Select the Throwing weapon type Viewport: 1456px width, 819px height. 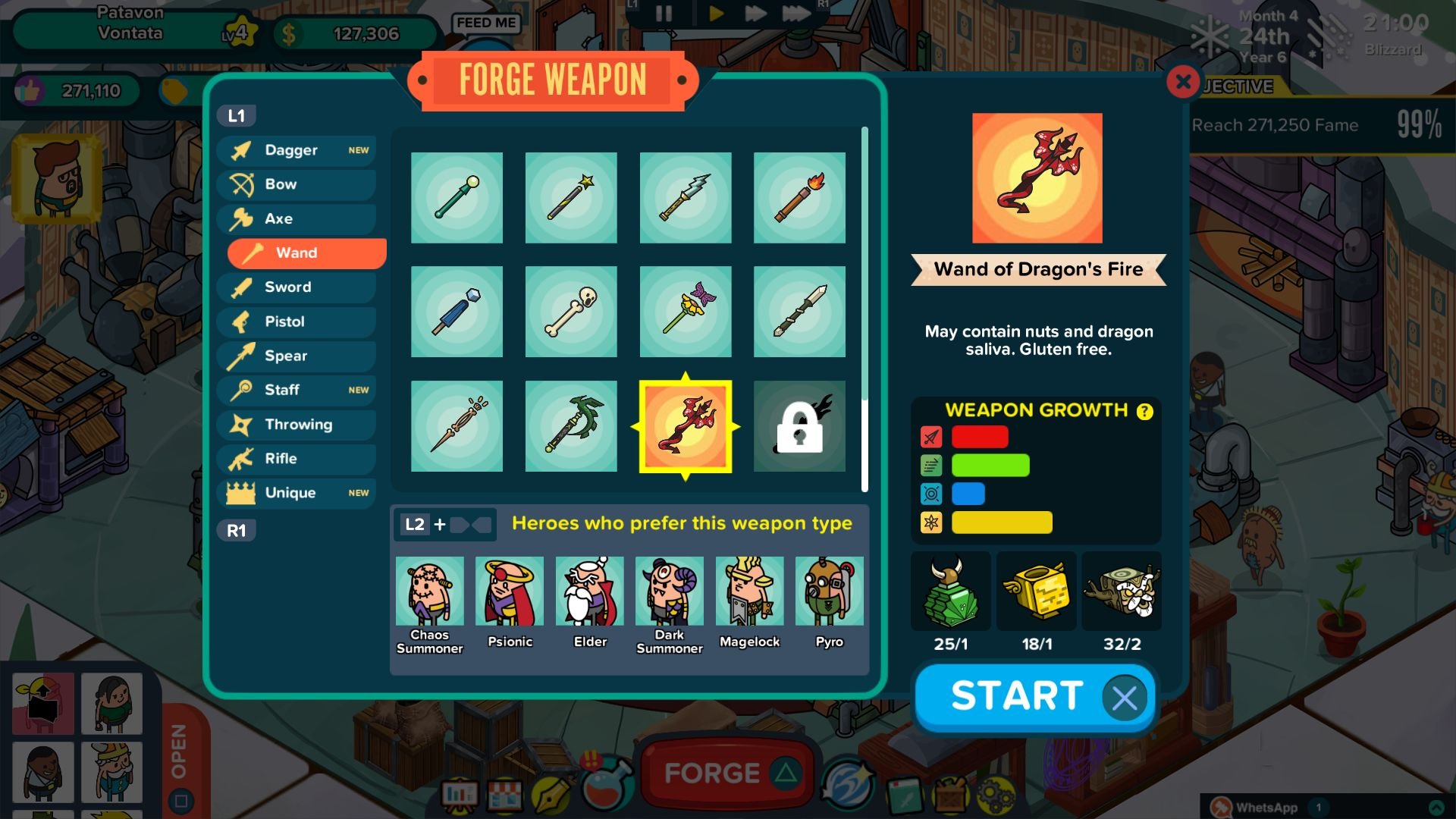coord(296,424)
